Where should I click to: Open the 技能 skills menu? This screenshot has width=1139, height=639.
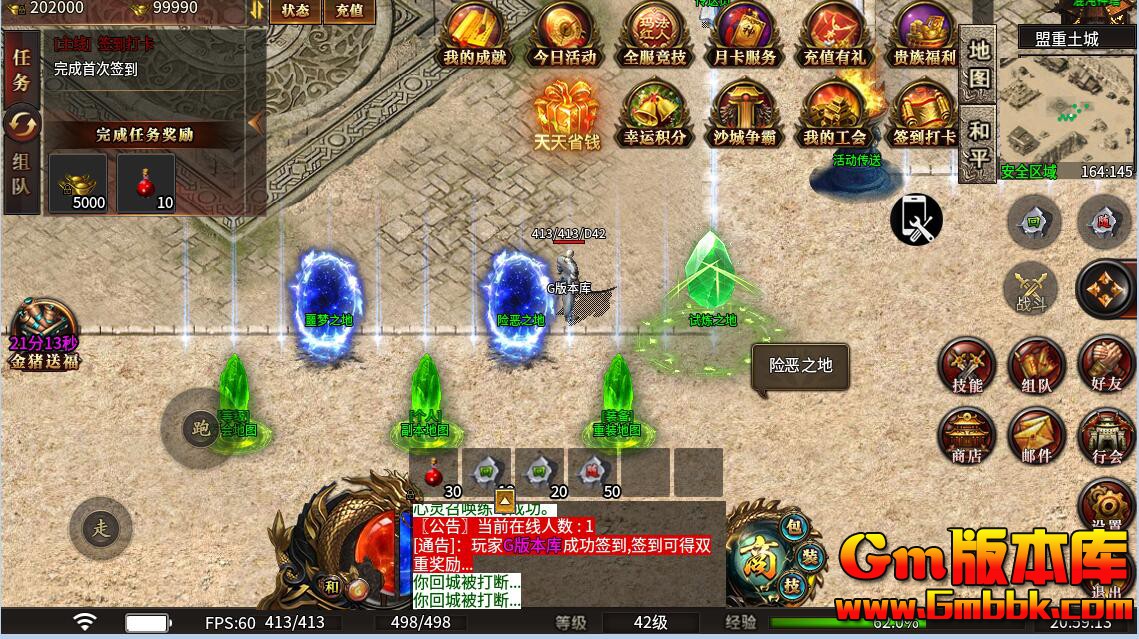[967, 365]
